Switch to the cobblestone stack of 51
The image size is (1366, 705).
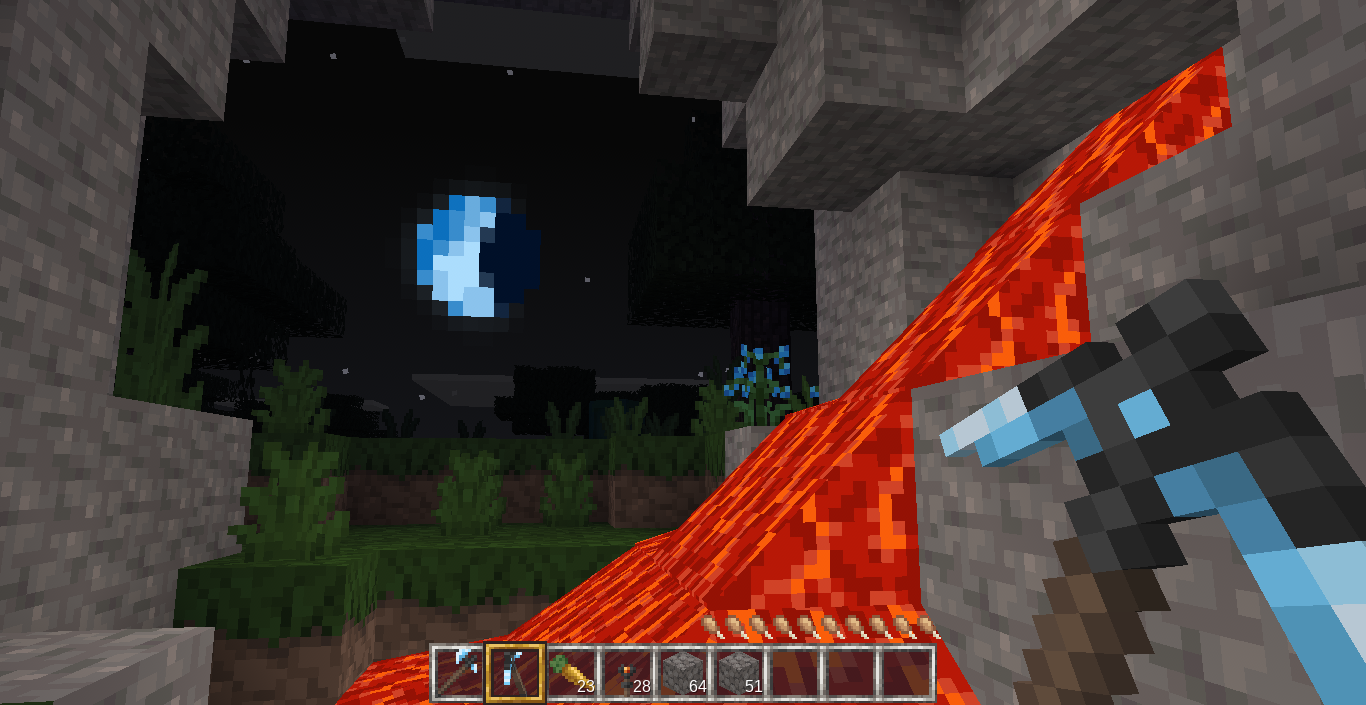[739, 672]
